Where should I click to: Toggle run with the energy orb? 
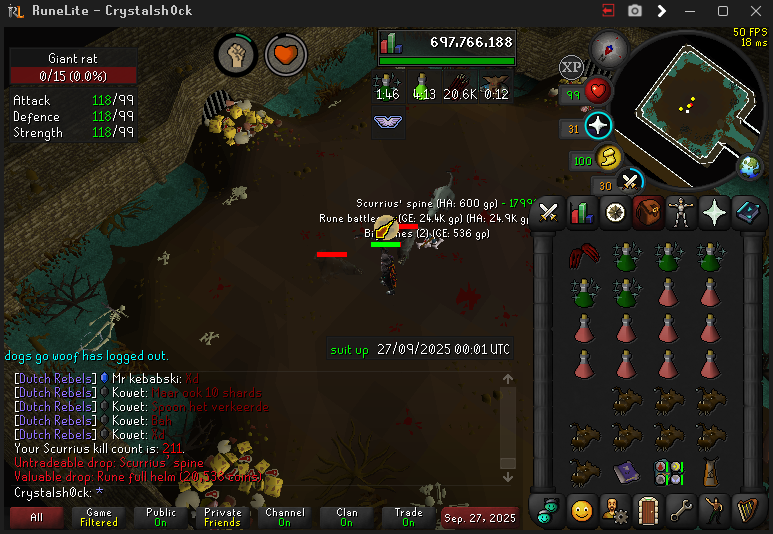point(608,158)
